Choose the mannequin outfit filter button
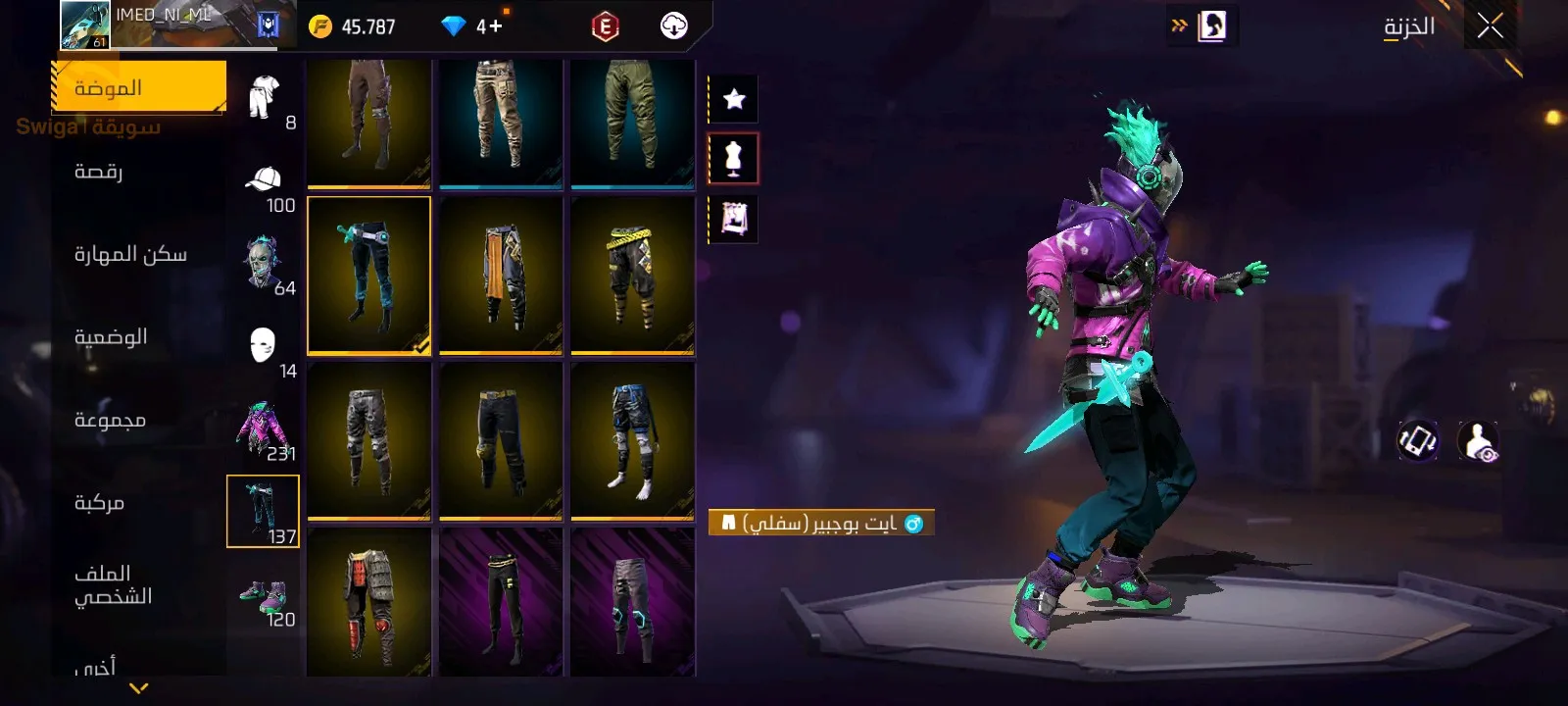1568x706 pixels. tap(734, 158)
